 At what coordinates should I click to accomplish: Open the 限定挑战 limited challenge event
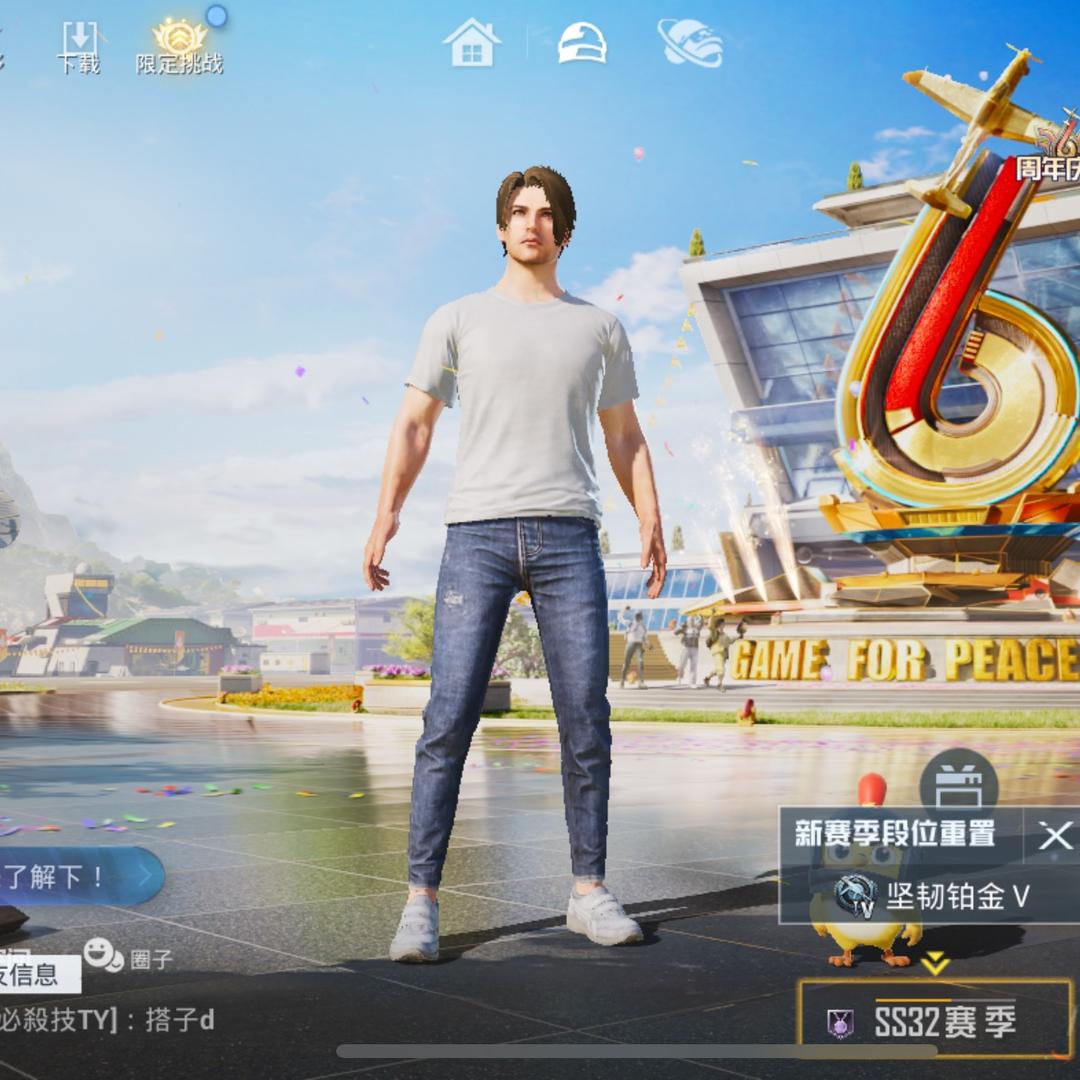click(x=180, y=47)
